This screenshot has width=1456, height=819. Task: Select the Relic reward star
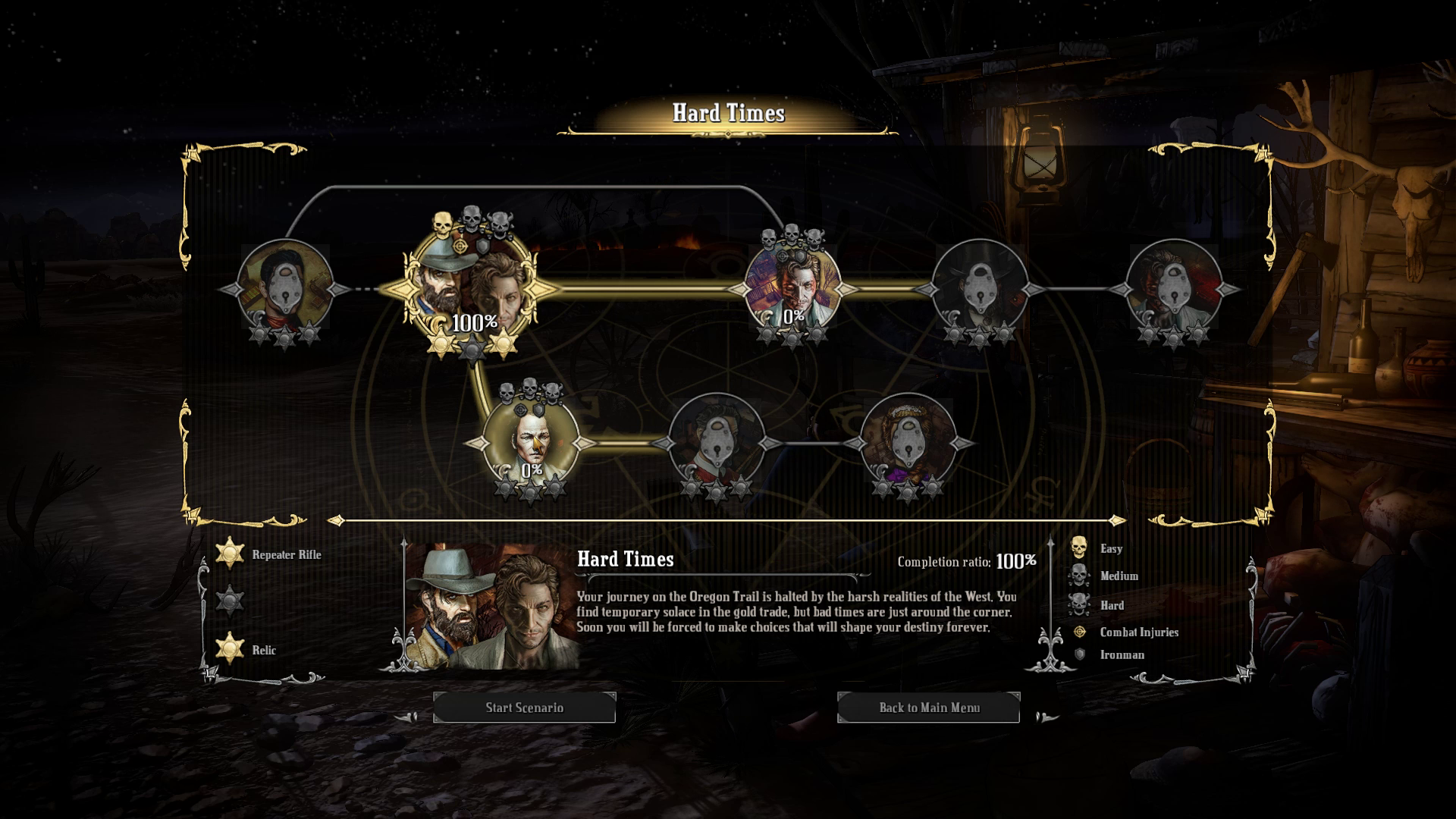pyautogui.click(x=229, y=649)
